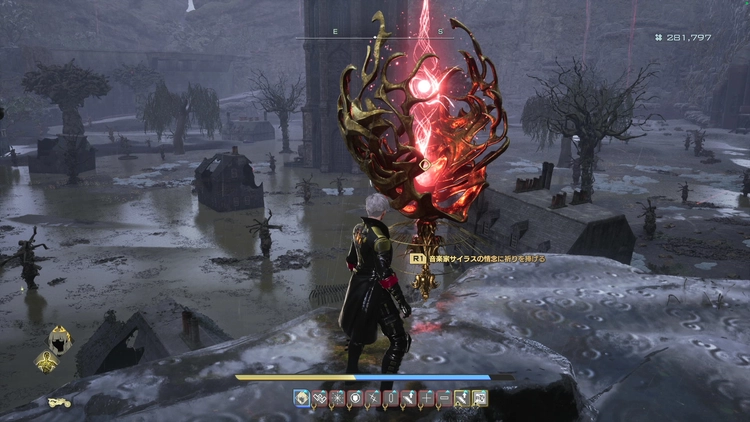The width and height of the screenshot is (750, 422).
Task: Activate the starburst skill icon in hotbar
Action: point(336,398)
